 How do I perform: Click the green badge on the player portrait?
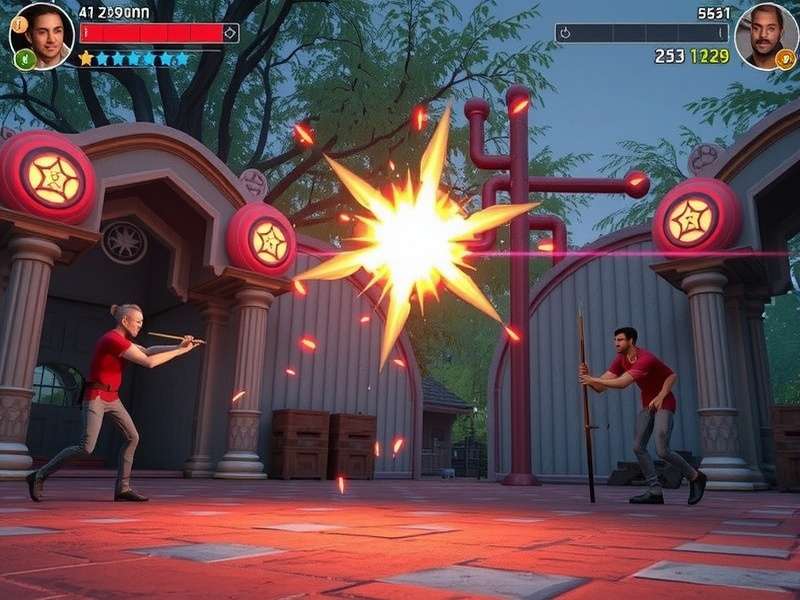23,59
